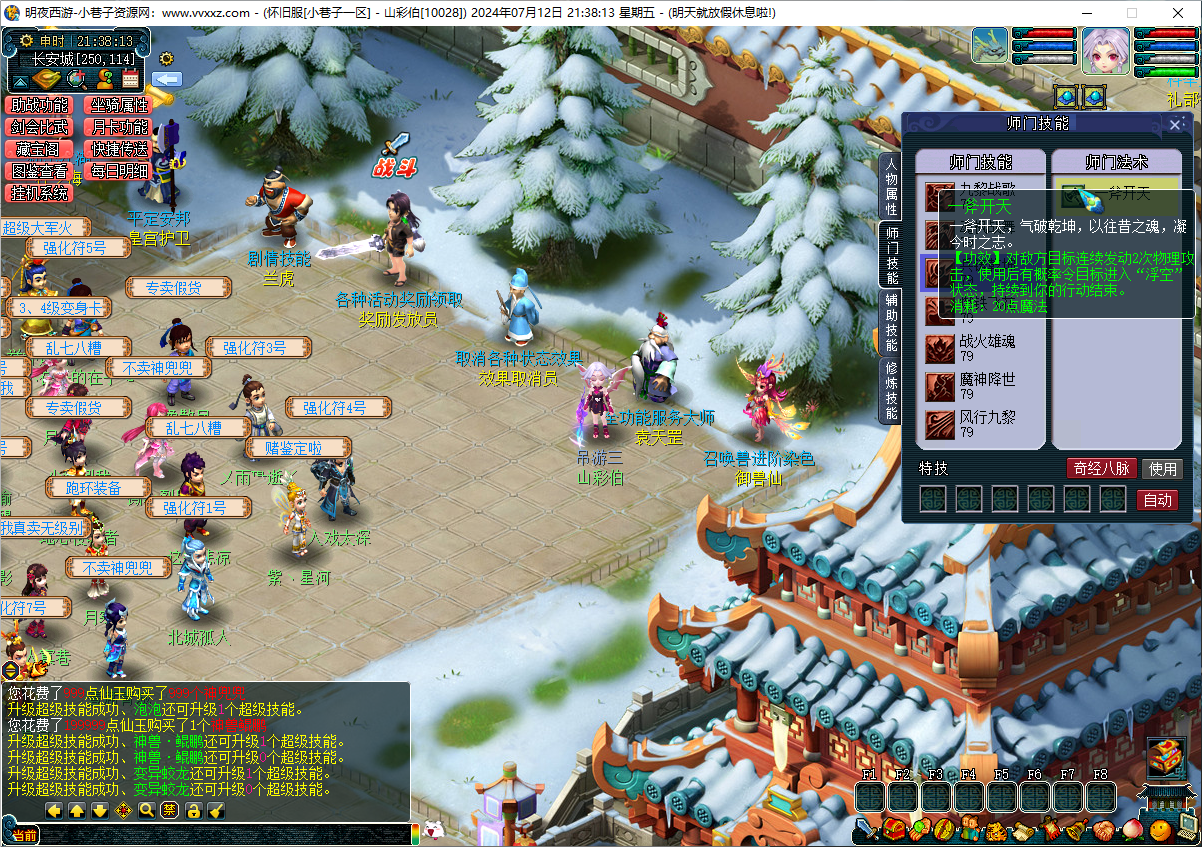Open 坐骑属性 mount attributes
The height and width of the screenshot is (847, 1202).
tap(120, 104)
